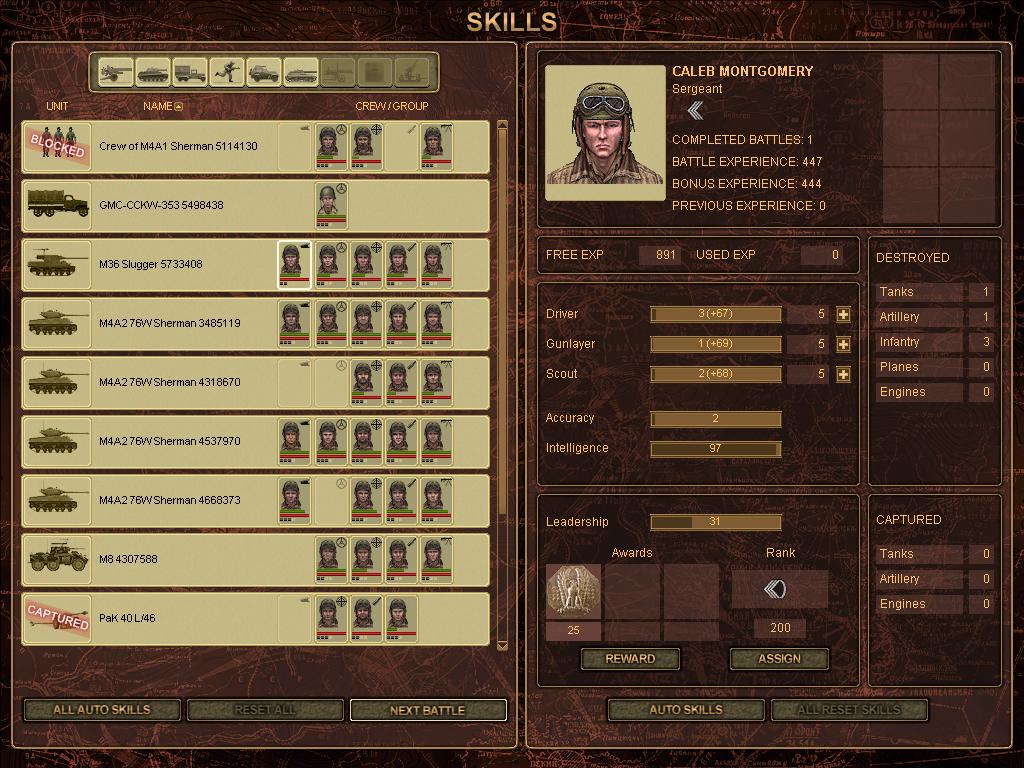Click Auto Skills for Caleb Montgomery
The image size is (1024, 768).
[x=685, y=710]
